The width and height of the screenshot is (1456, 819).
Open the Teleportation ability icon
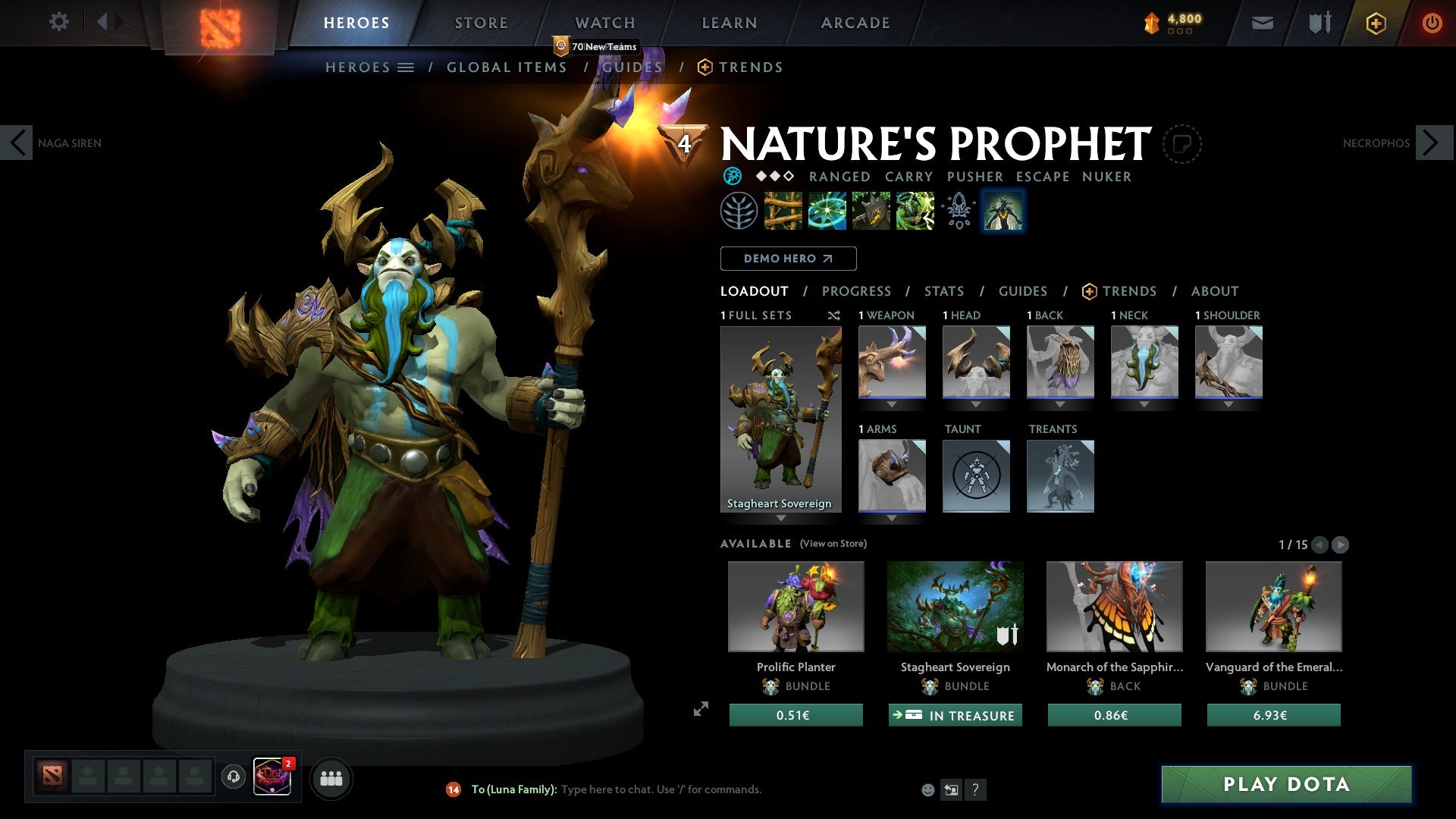[x=826, y=212]
